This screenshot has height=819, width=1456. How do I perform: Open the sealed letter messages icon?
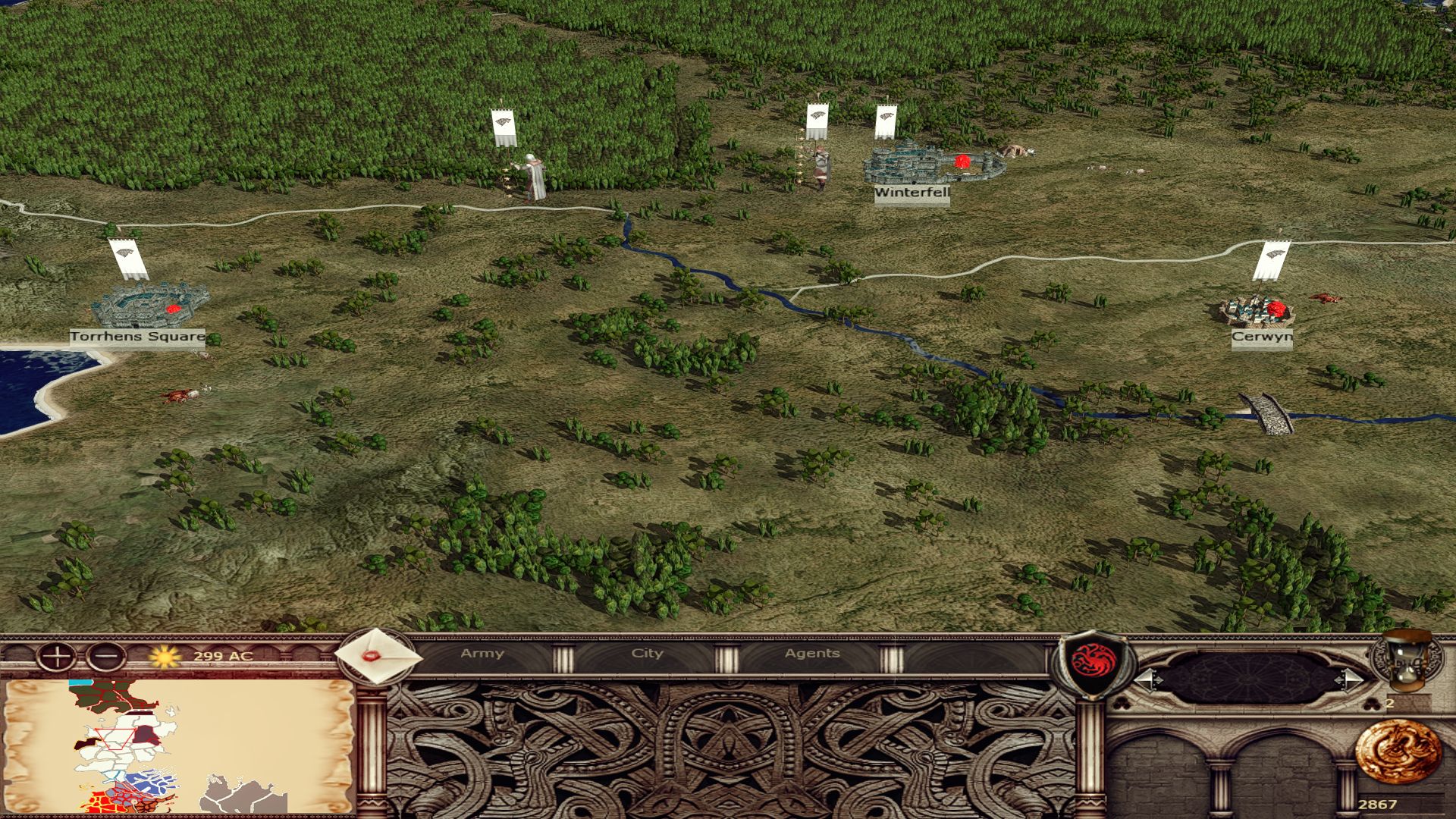(377, 657)
